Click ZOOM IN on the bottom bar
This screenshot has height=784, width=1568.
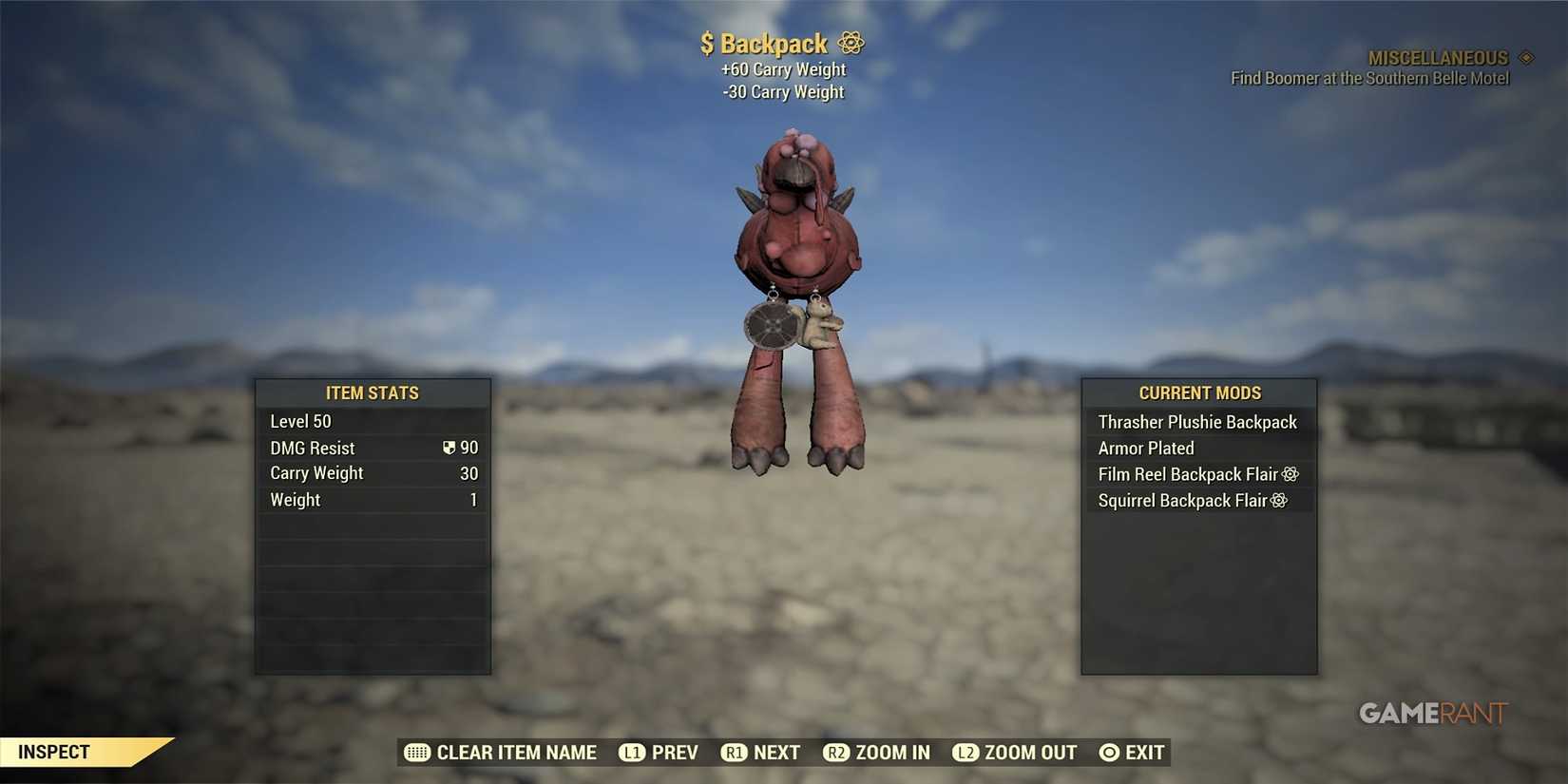click(893, 752)
